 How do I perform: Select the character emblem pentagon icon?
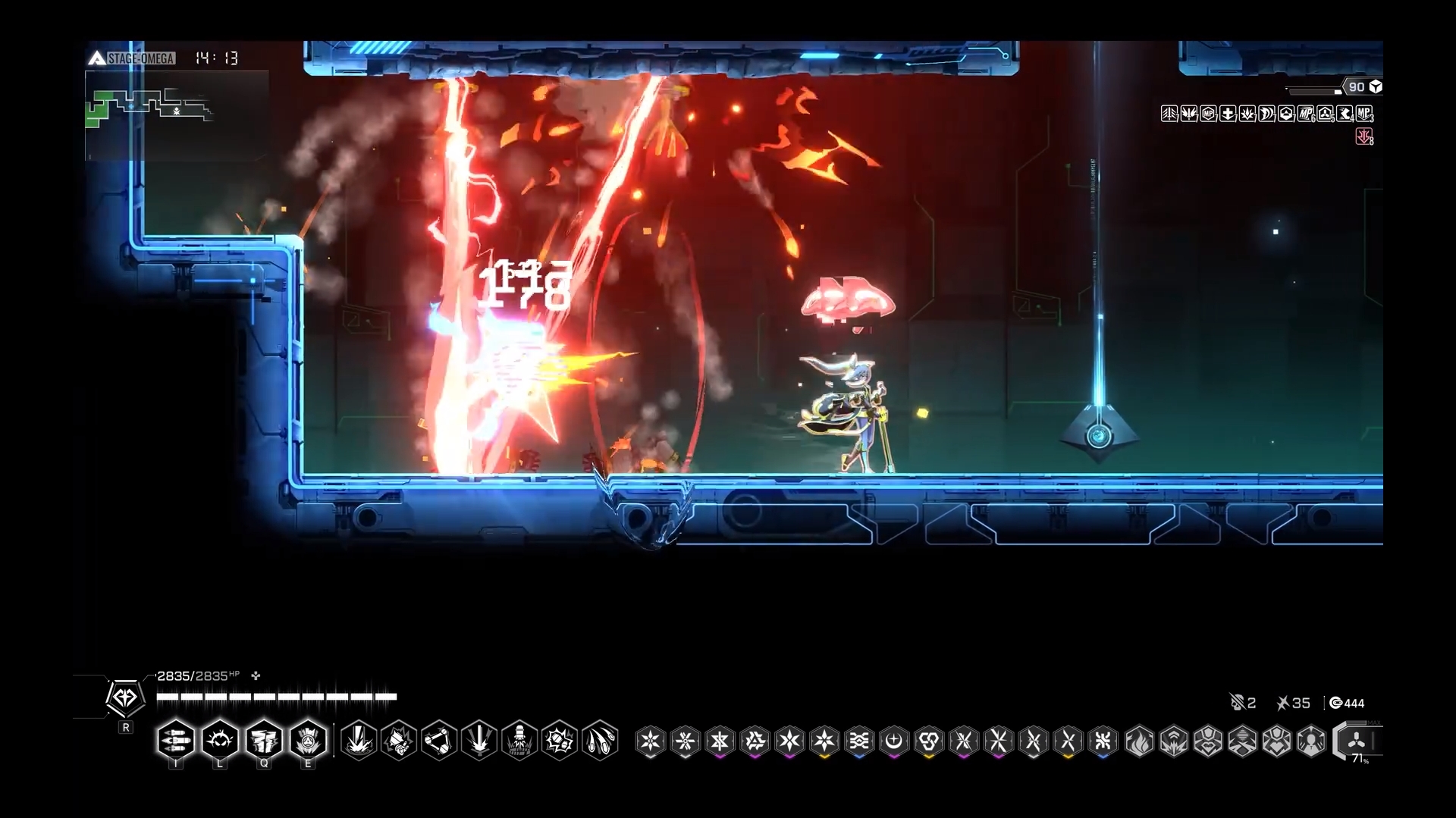(x=125, y=697)
